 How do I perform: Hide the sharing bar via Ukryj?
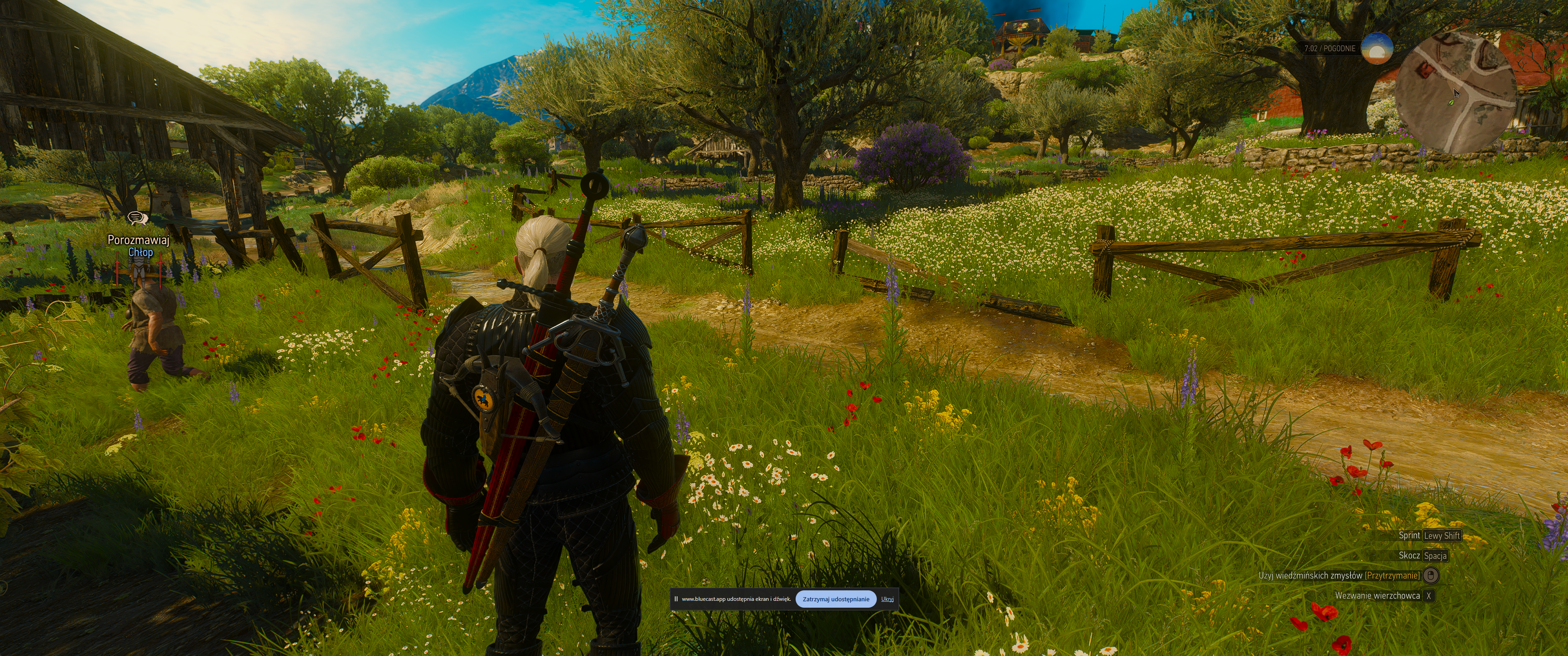(x=887, y=599)
